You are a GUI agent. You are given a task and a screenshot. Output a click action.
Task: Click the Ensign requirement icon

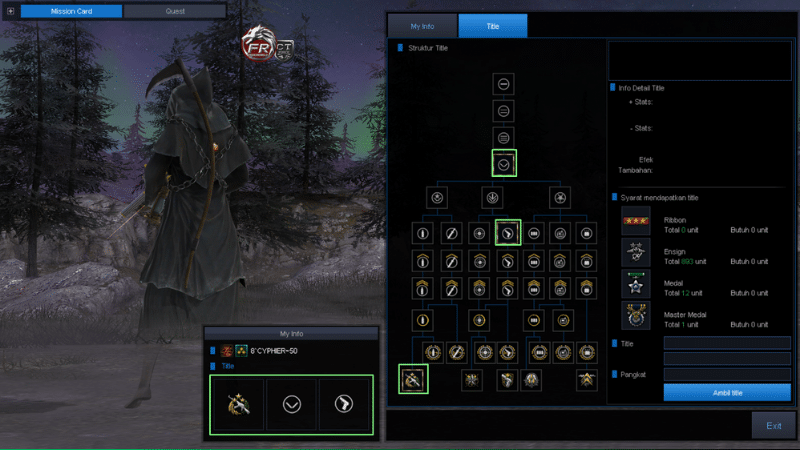635,253
